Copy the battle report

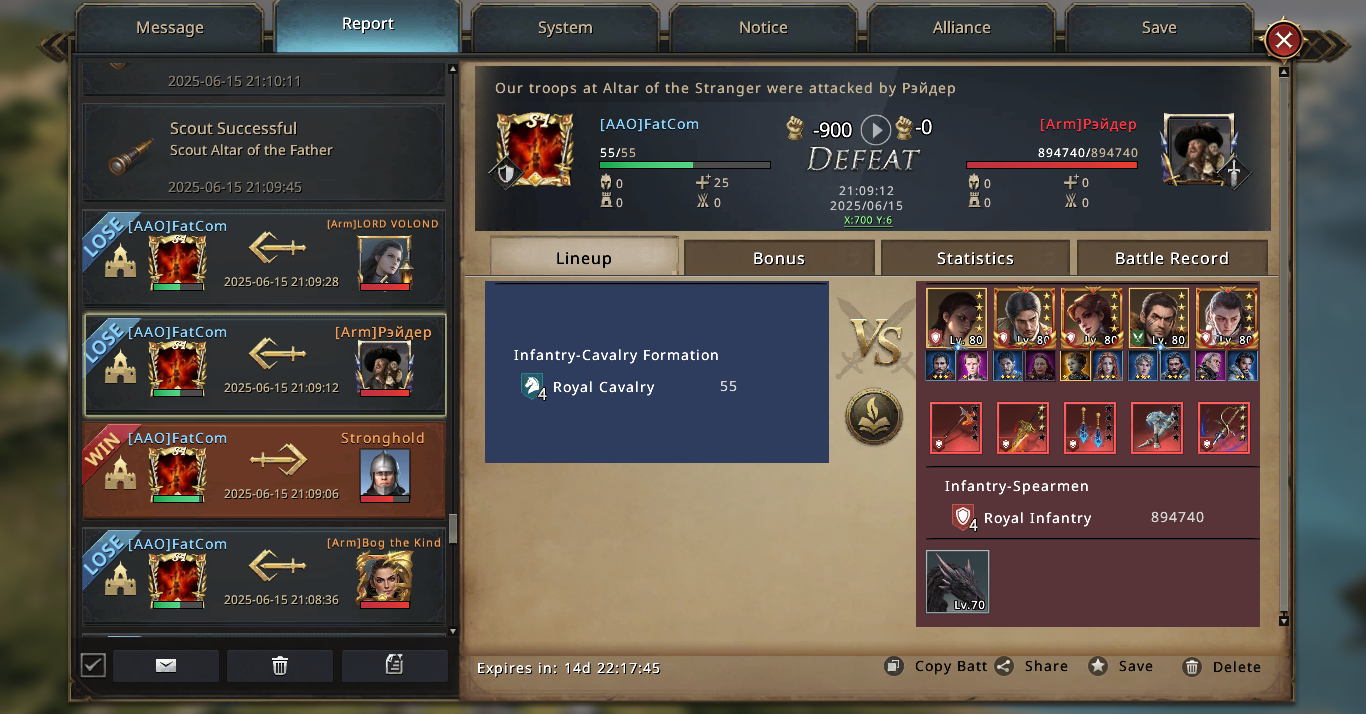coord(937,667)
